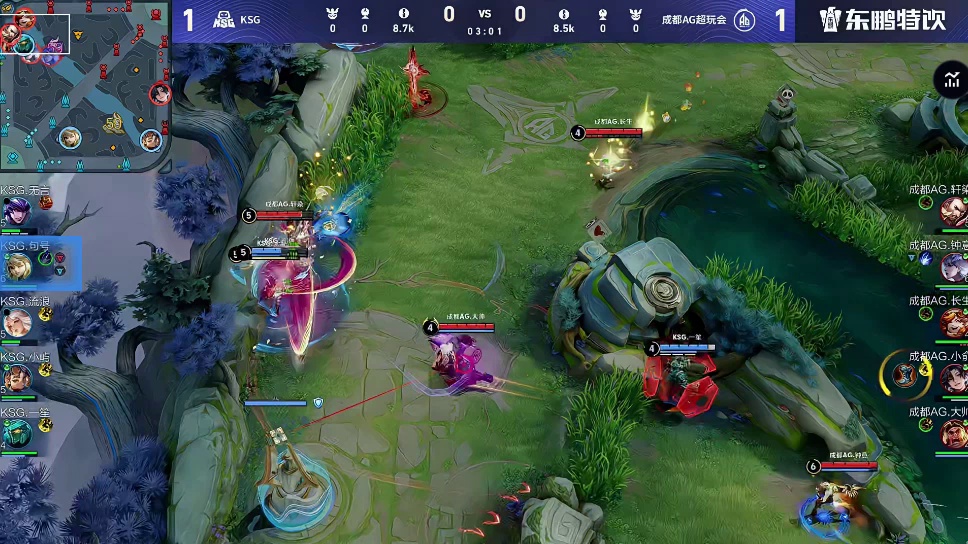Viewport: 968px width, 544px height.
Task: Spectate 成都AG.轩染 via his portrait
Action: 952,211
